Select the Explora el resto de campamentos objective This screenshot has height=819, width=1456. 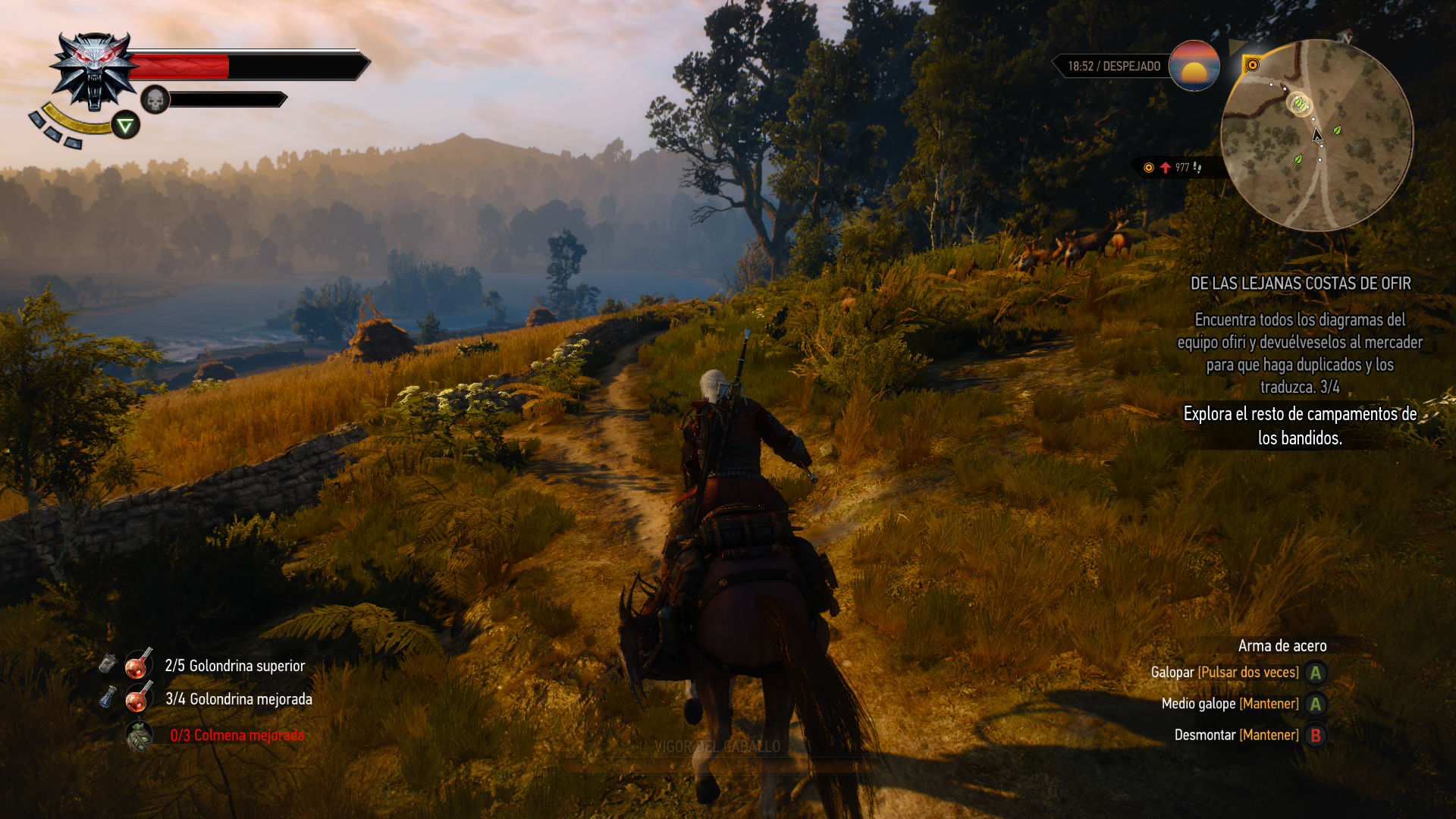coord(1300,425)
